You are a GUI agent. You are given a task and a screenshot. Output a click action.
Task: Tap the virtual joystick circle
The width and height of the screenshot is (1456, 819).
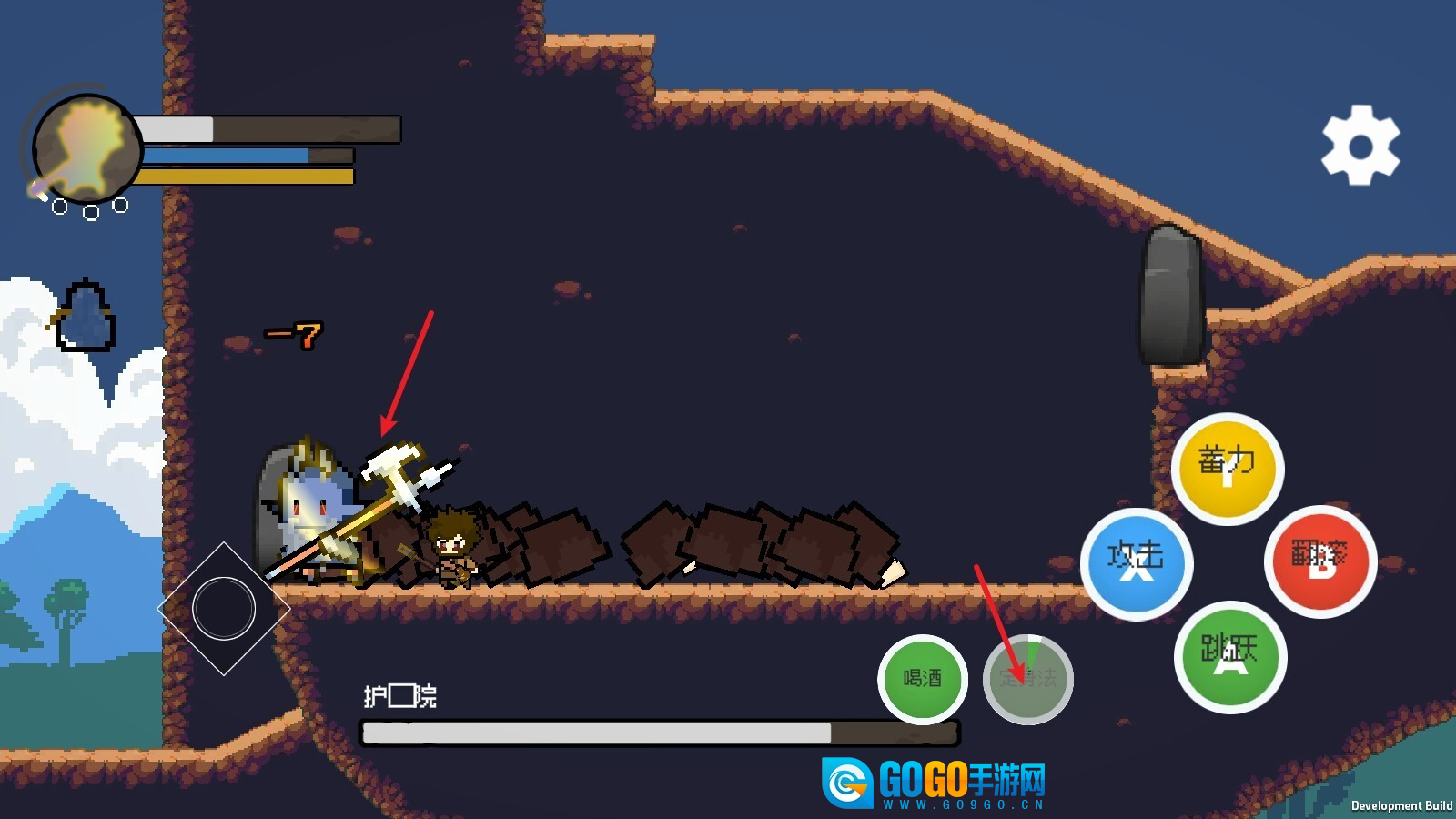224,609
